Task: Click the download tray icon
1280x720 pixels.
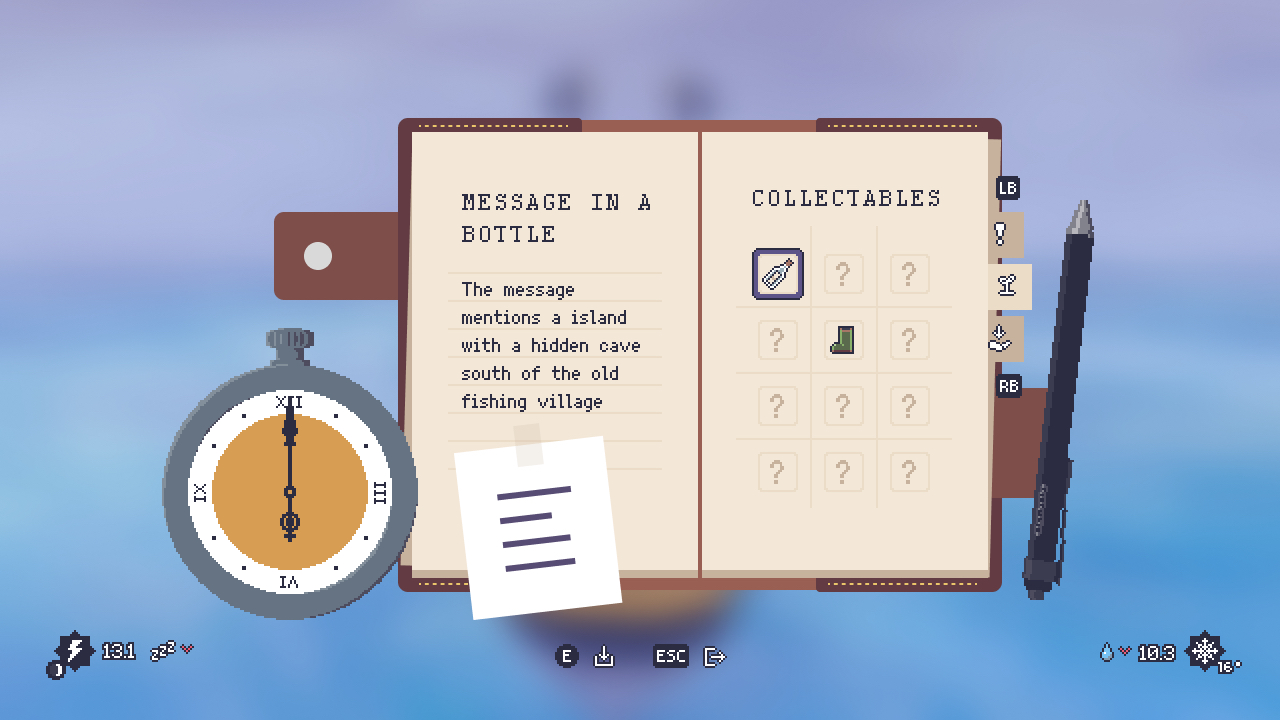Action: click(604, 656)
